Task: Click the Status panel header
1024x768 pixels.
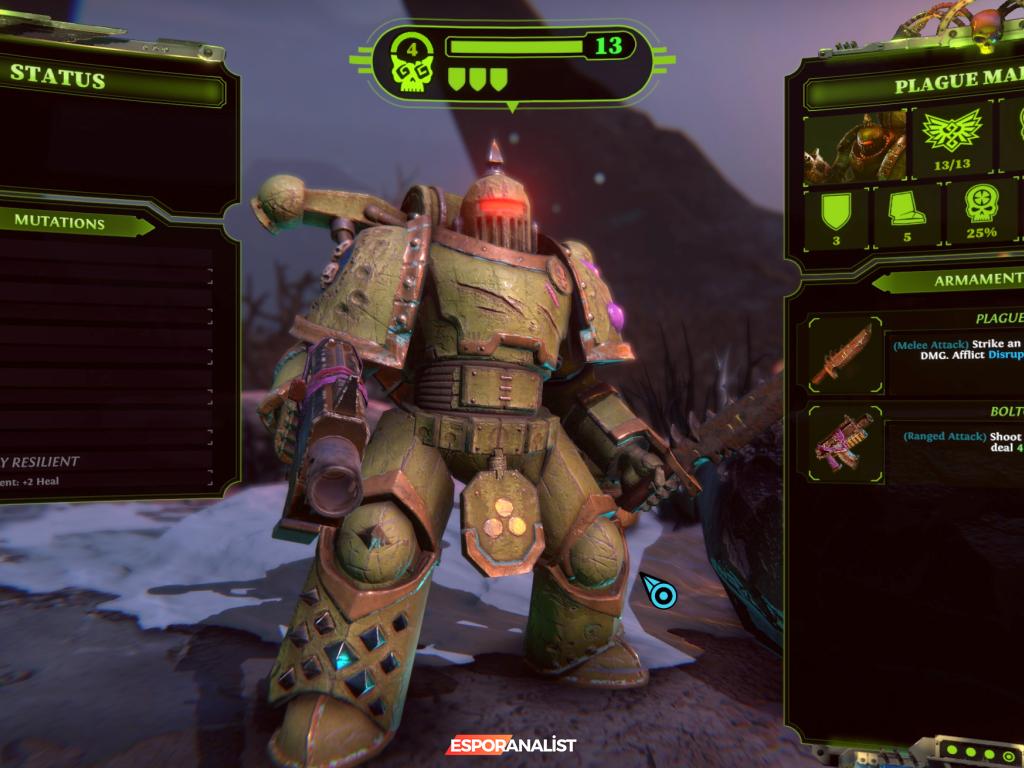Action: [x=60, y=79]
